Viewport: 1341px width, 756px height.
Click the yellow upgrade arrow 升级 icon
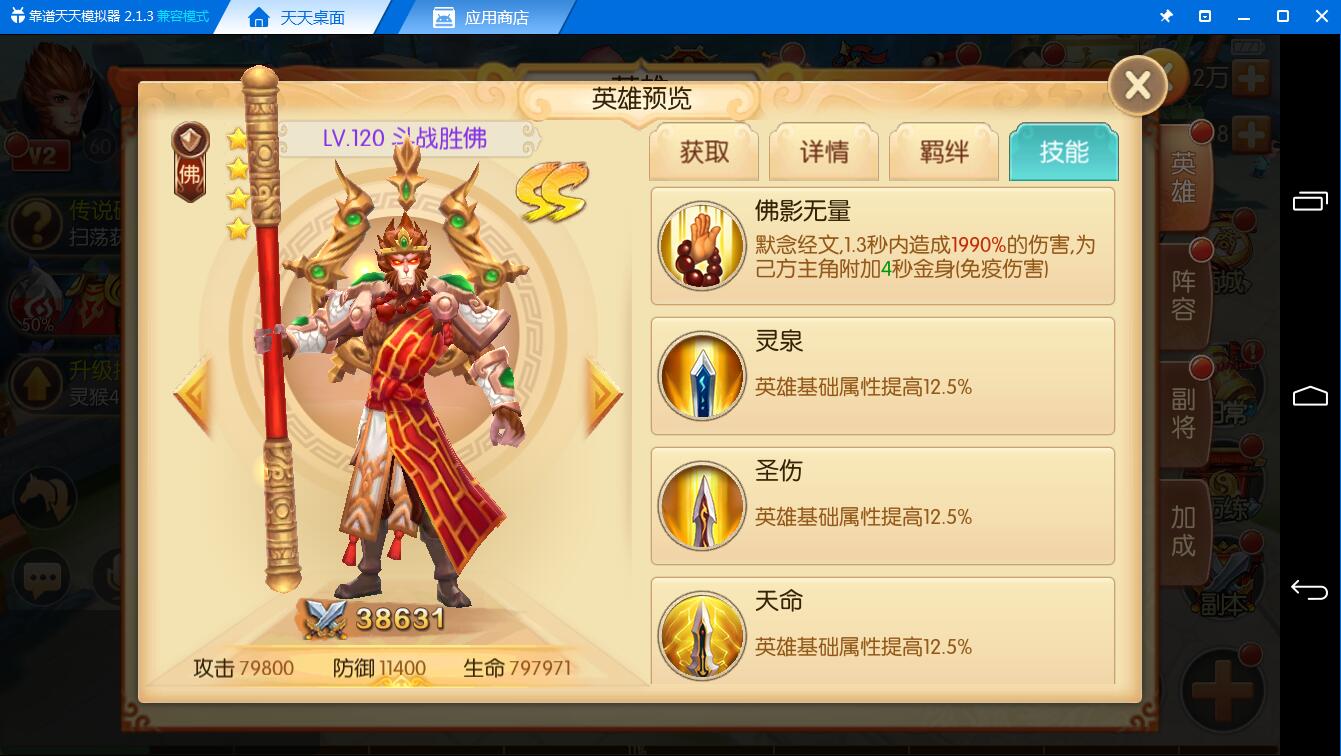click(x=37, y=383)
